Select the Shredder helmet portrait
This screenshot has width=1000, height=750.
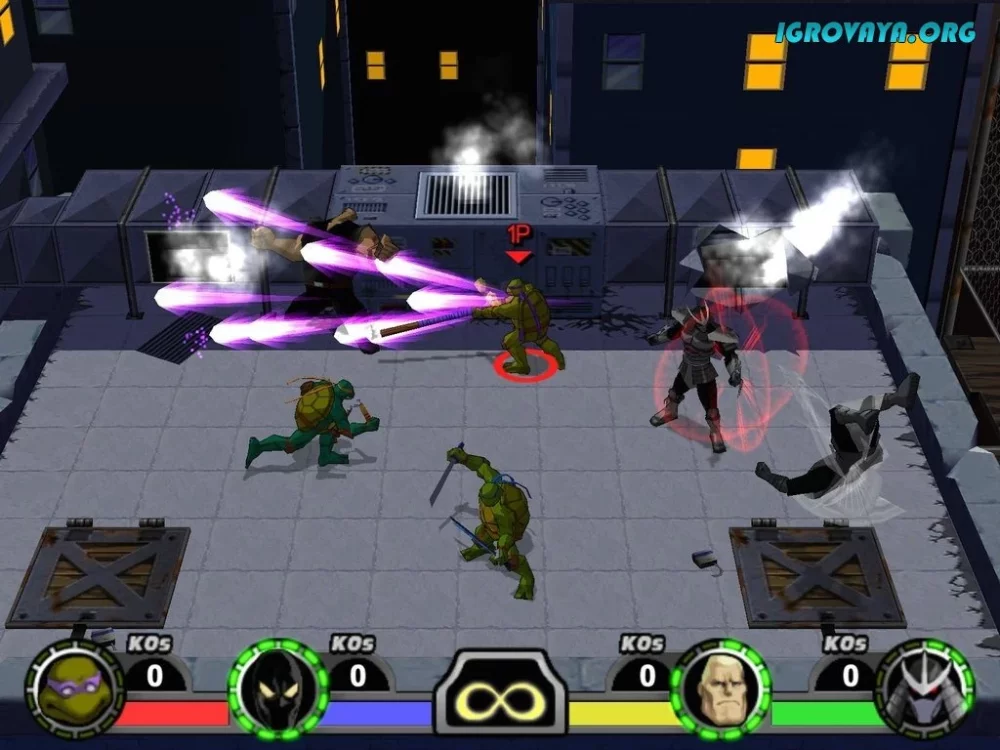click(925, 690)
